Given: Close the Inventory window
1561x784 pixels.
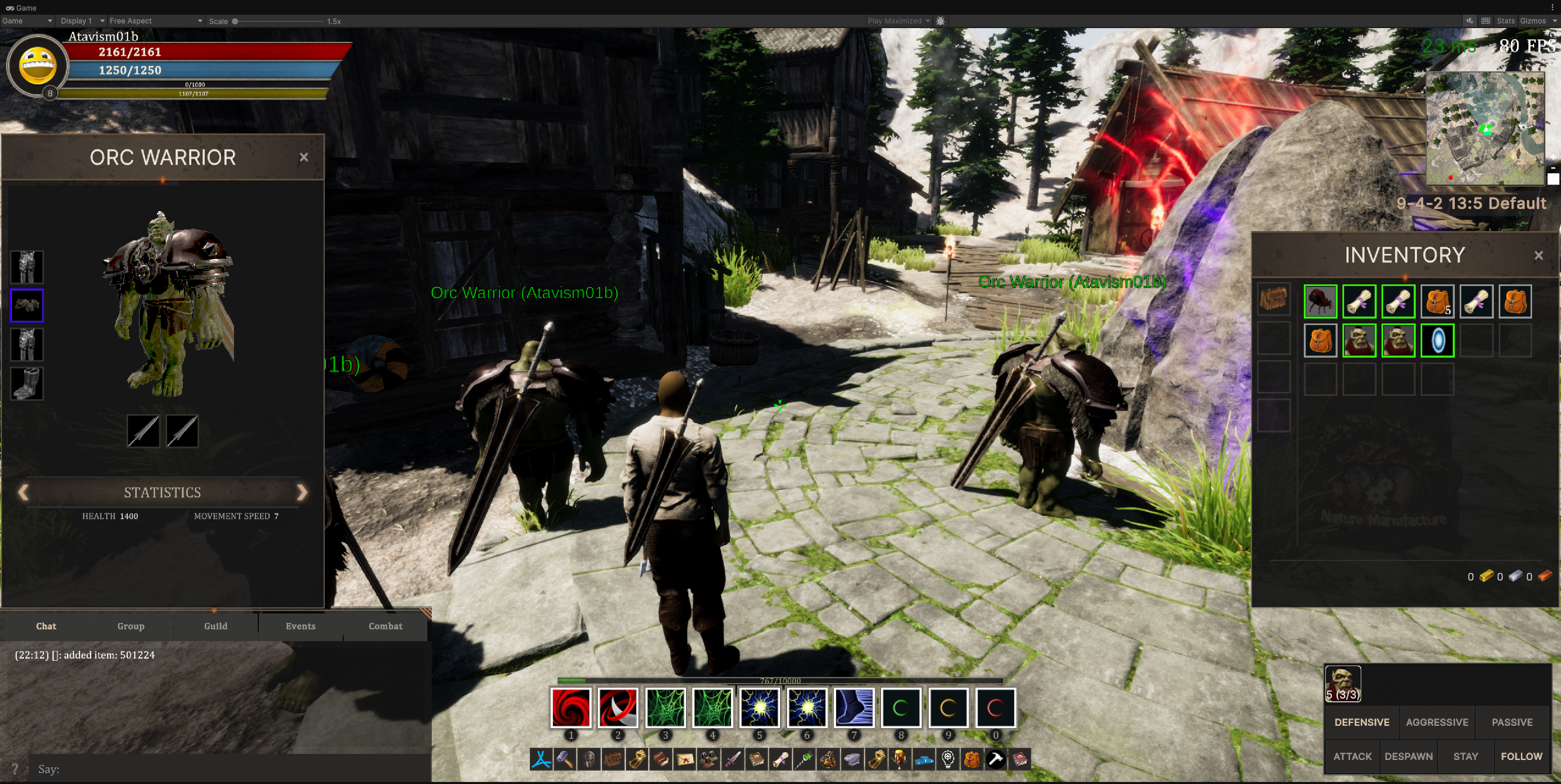Looking at the screenshot, I should [1538, 256].
